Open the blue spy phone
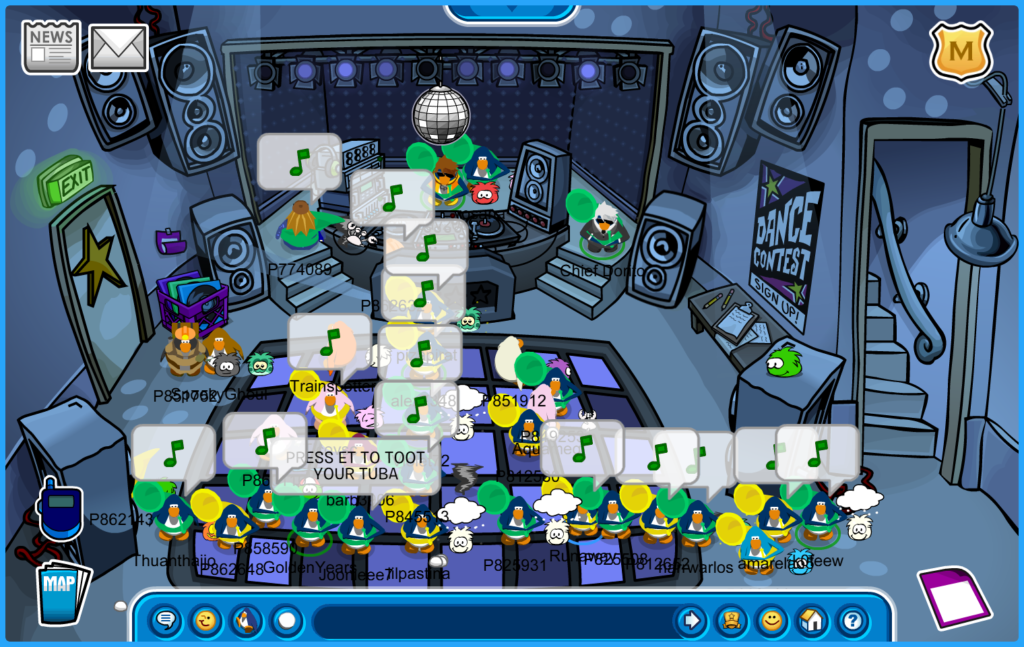 [58, 511]
